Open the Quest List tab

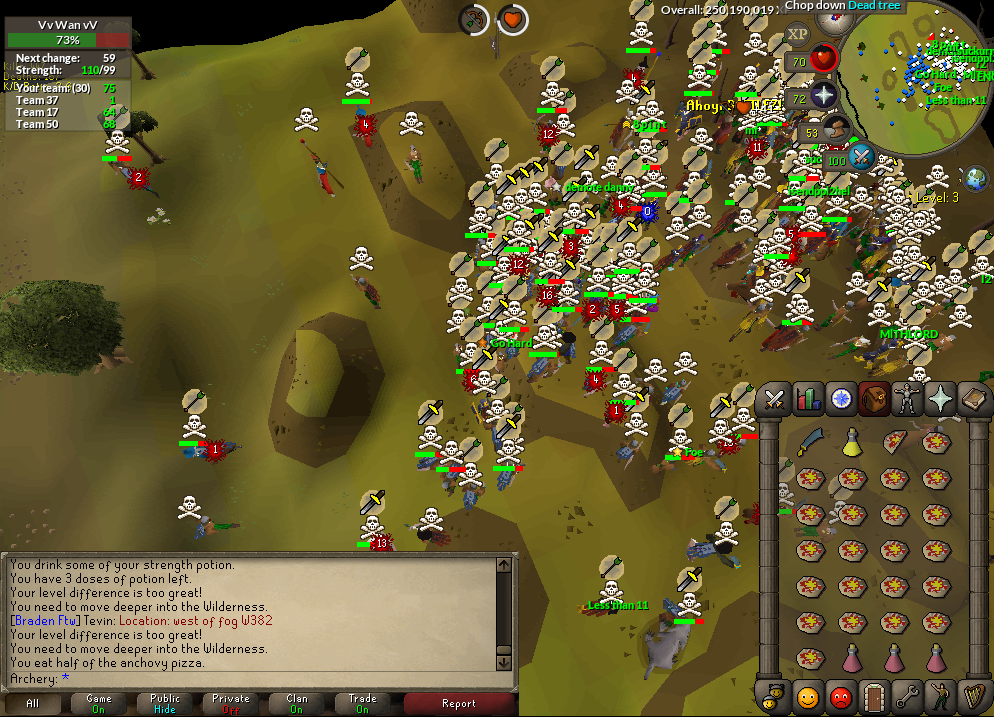[841, 399]
